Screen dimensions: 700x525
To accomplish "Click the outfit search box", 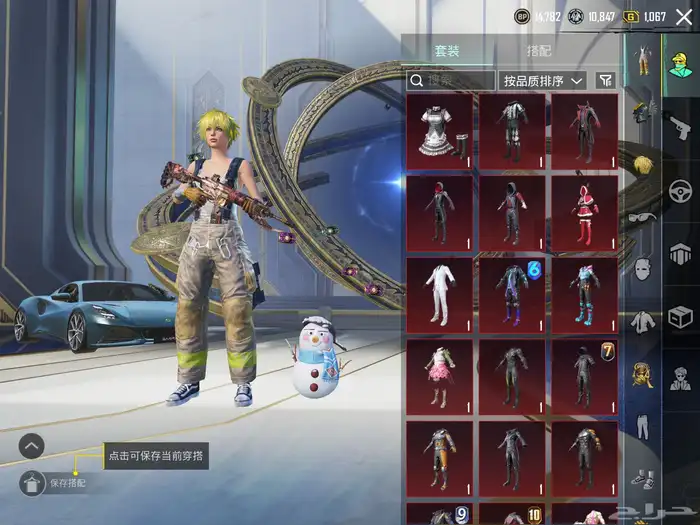I will [x=451, y=80].
